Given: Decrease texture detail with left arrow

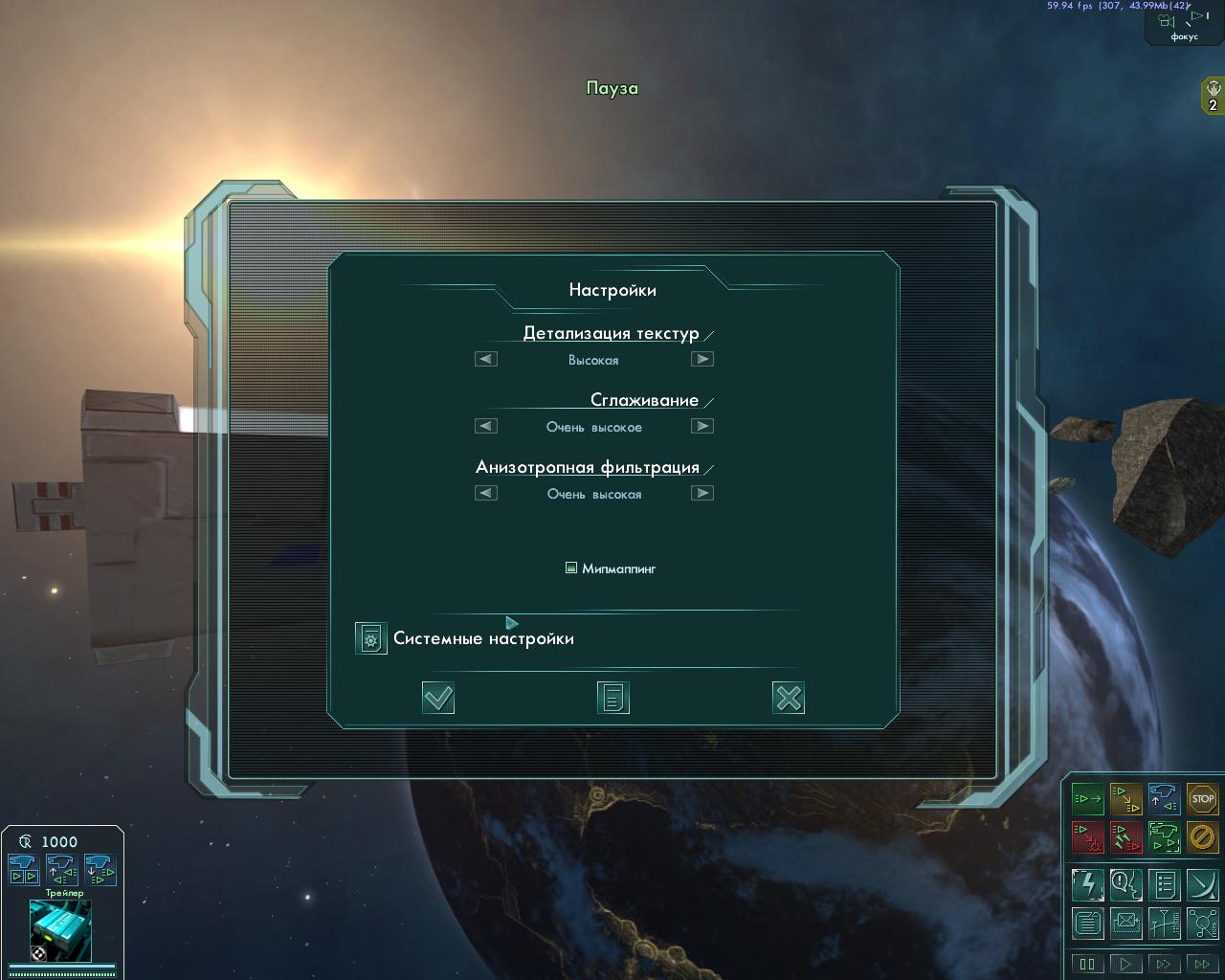Looking at the screenshot, I should pos(486,359).
